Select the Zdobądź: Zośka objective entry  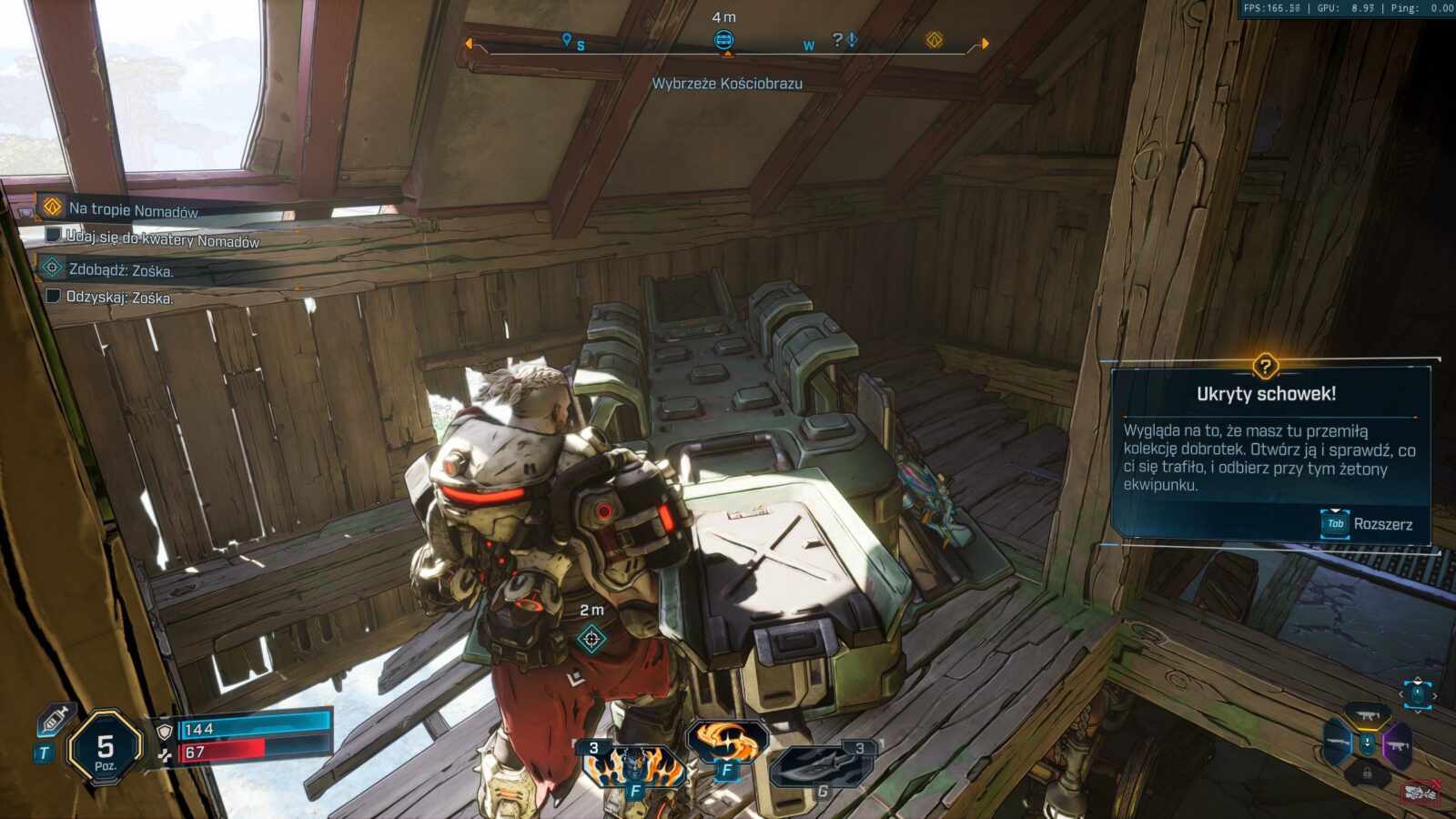click(x=120, y=269)
